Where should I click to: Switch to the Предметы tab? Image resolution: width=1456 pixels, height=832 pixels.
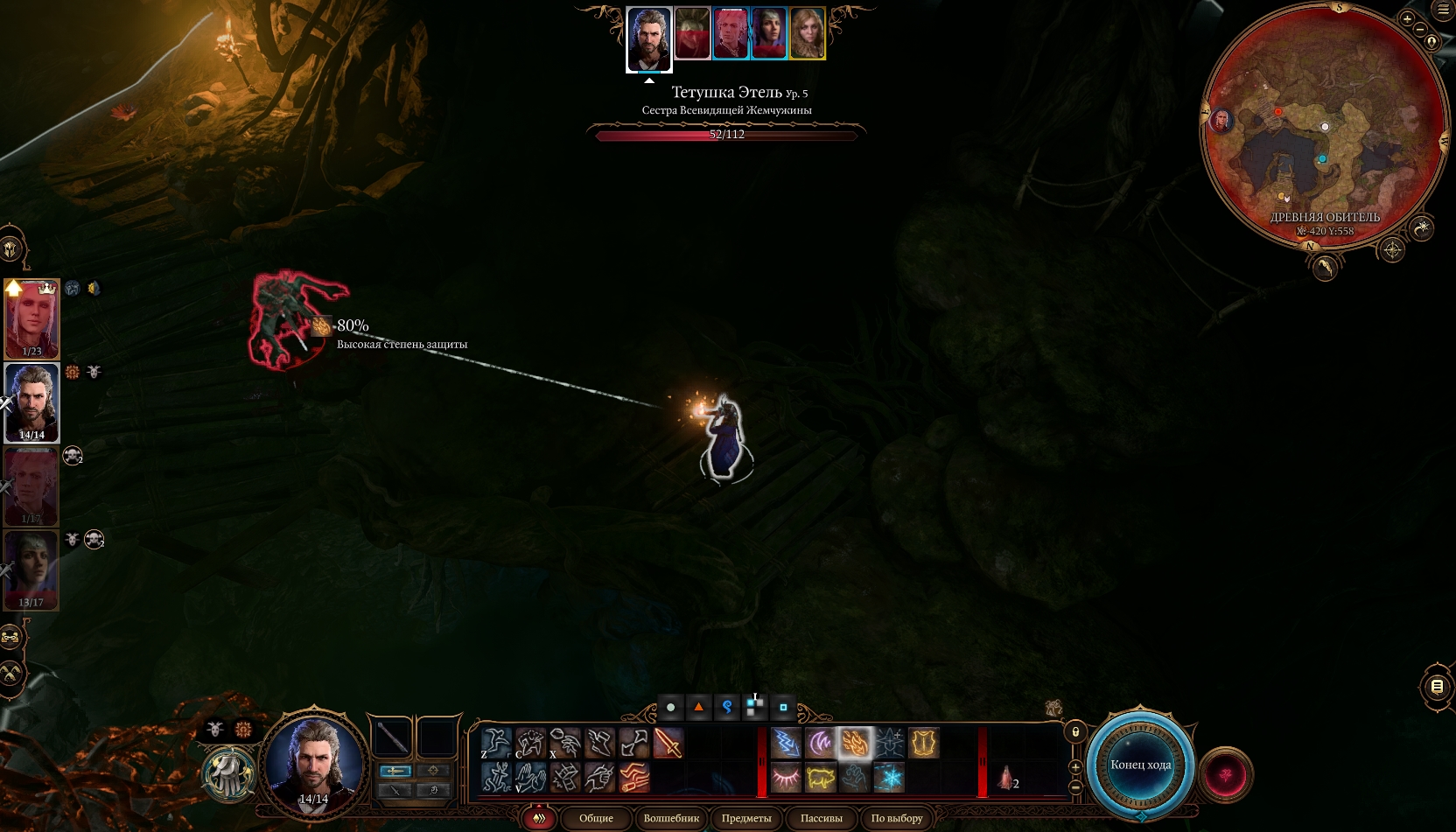pos(746,818)
